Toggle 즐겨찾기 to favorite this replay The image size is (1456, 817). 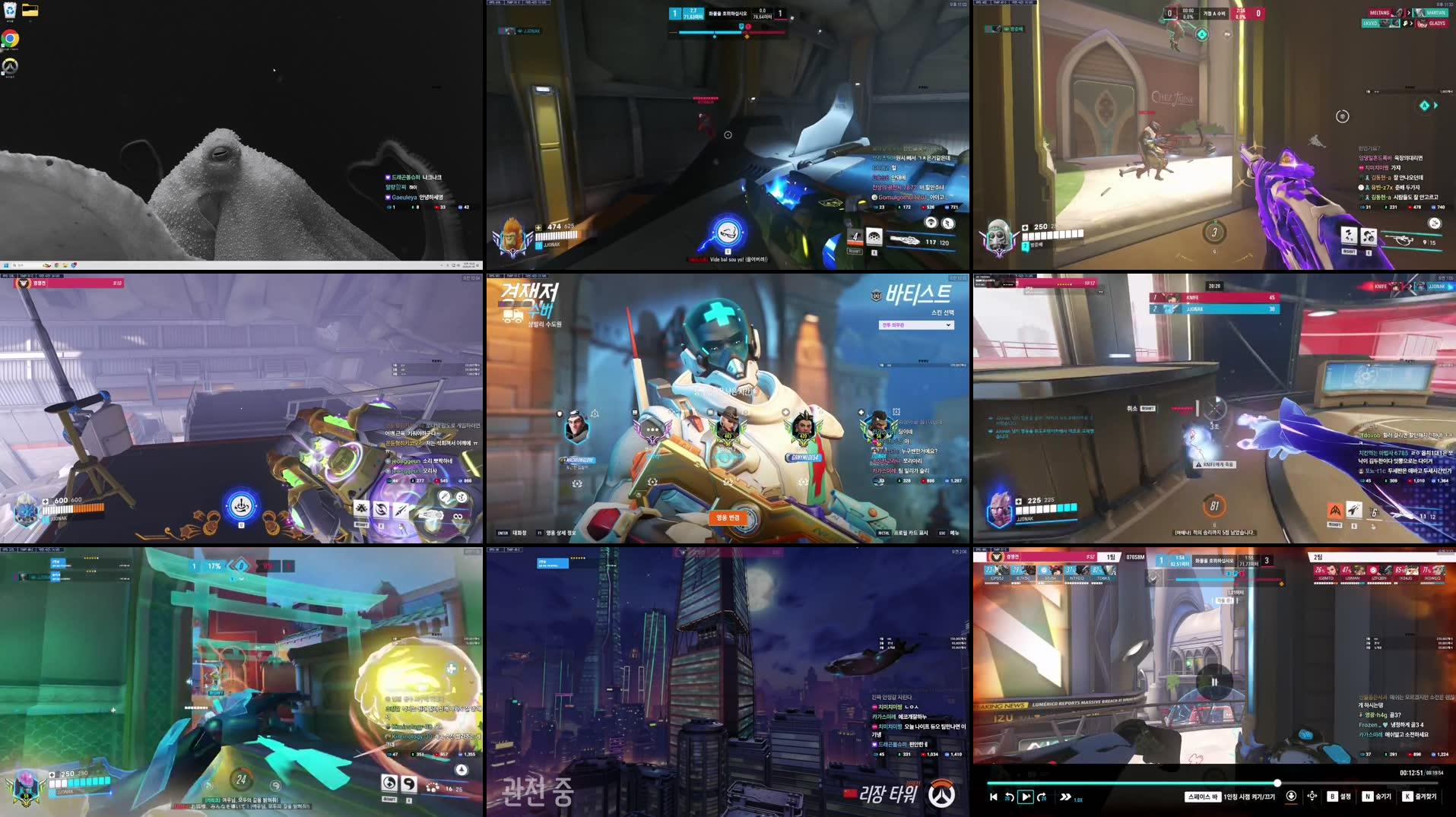coord(1418,797)
